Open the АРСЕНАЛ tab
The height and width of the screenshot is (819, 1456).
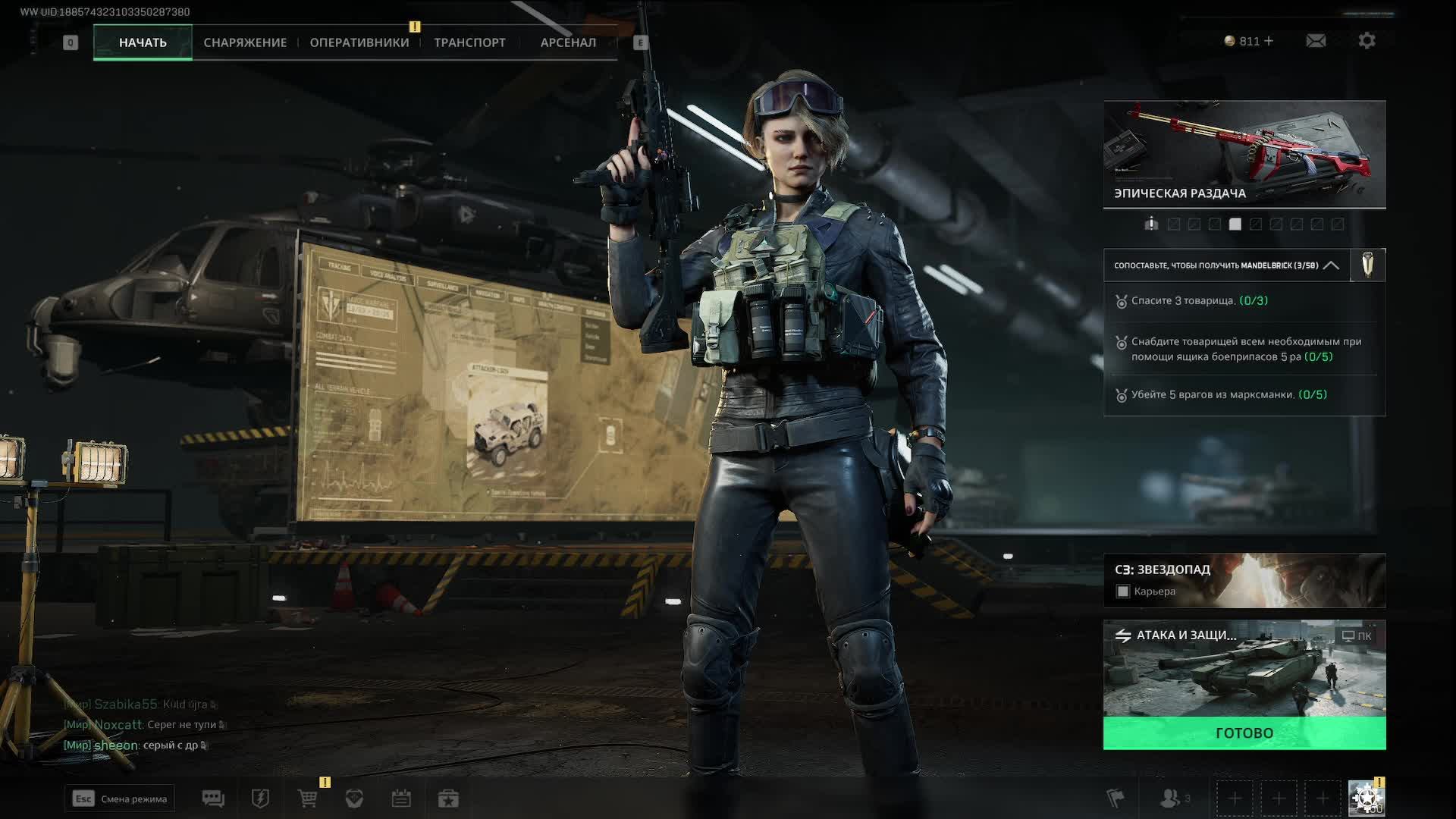point(568,42)
